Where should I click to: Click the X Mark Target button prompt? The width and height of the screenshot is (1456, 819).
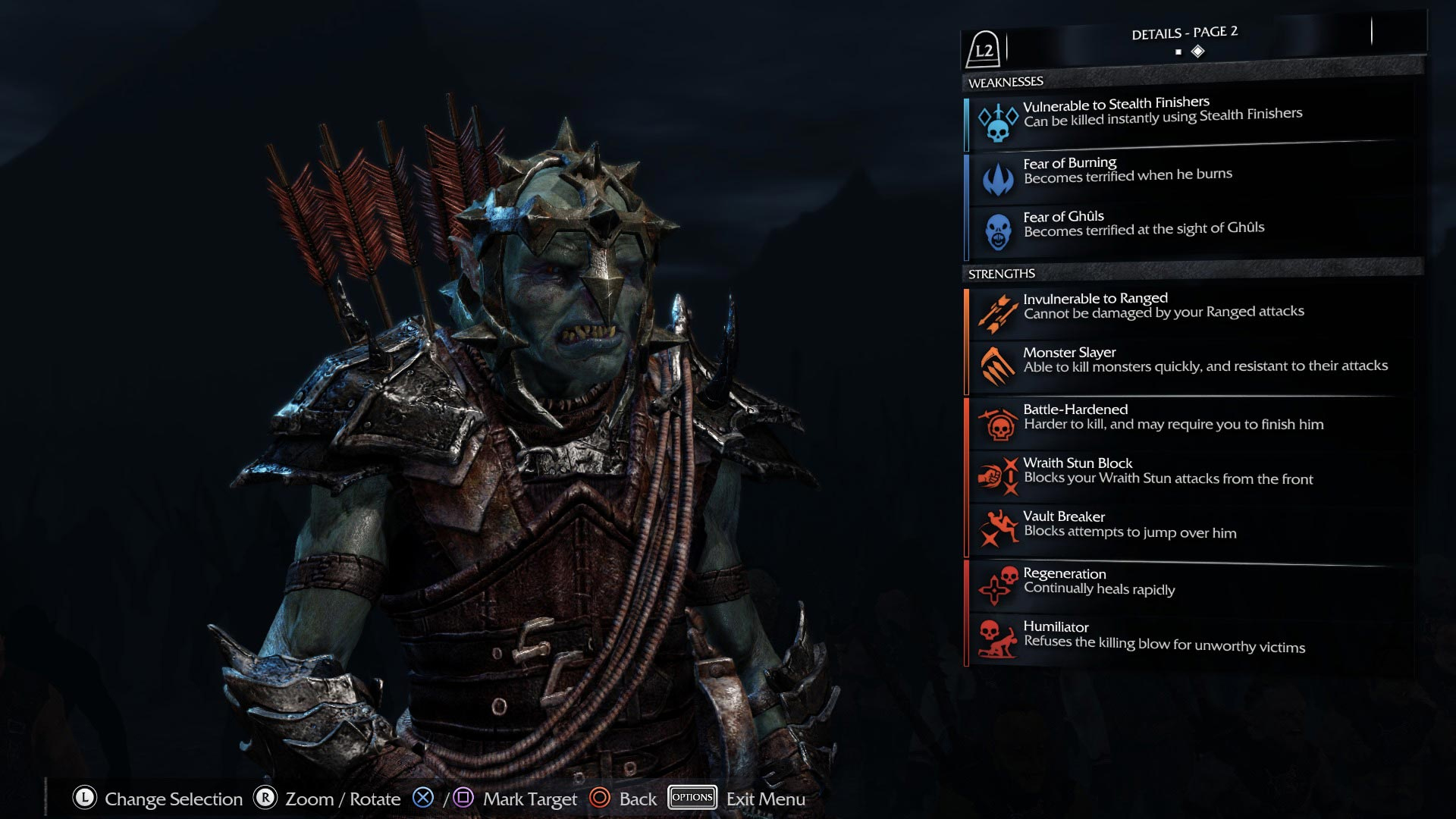coord(422,797)
